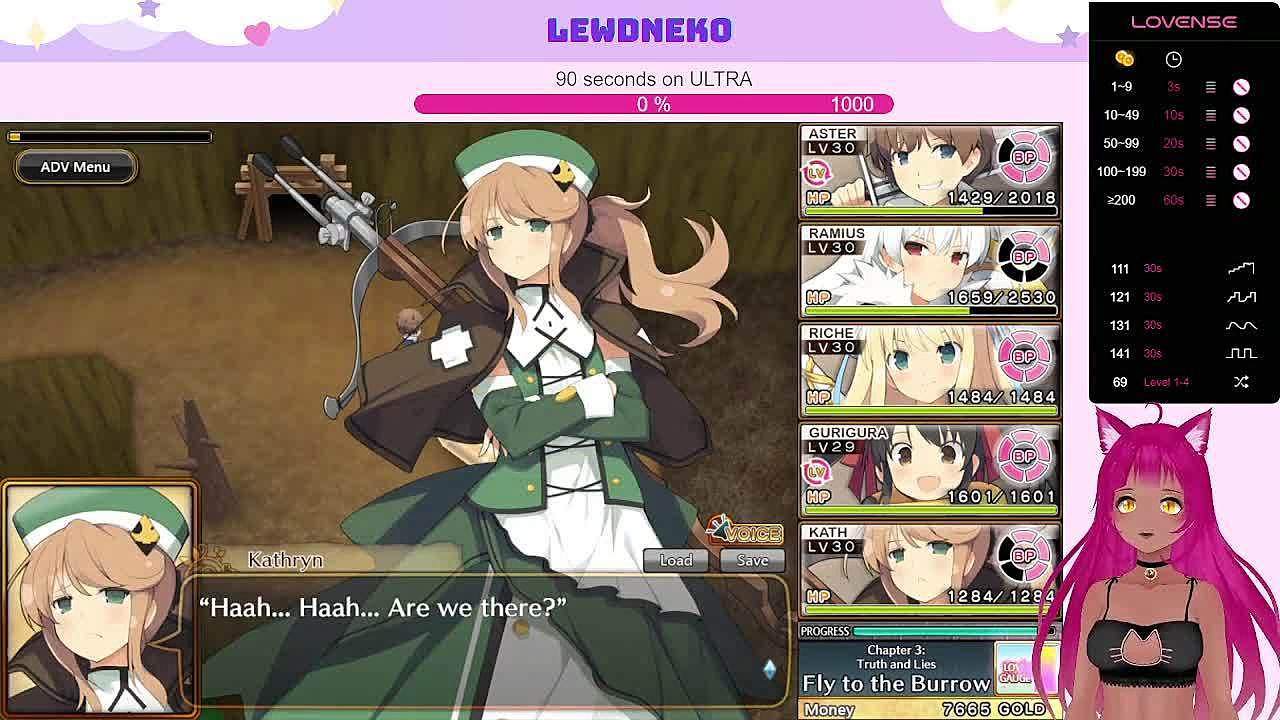Click the Load button
Viewport: 1280px width, 720px height.
point(675,560)
